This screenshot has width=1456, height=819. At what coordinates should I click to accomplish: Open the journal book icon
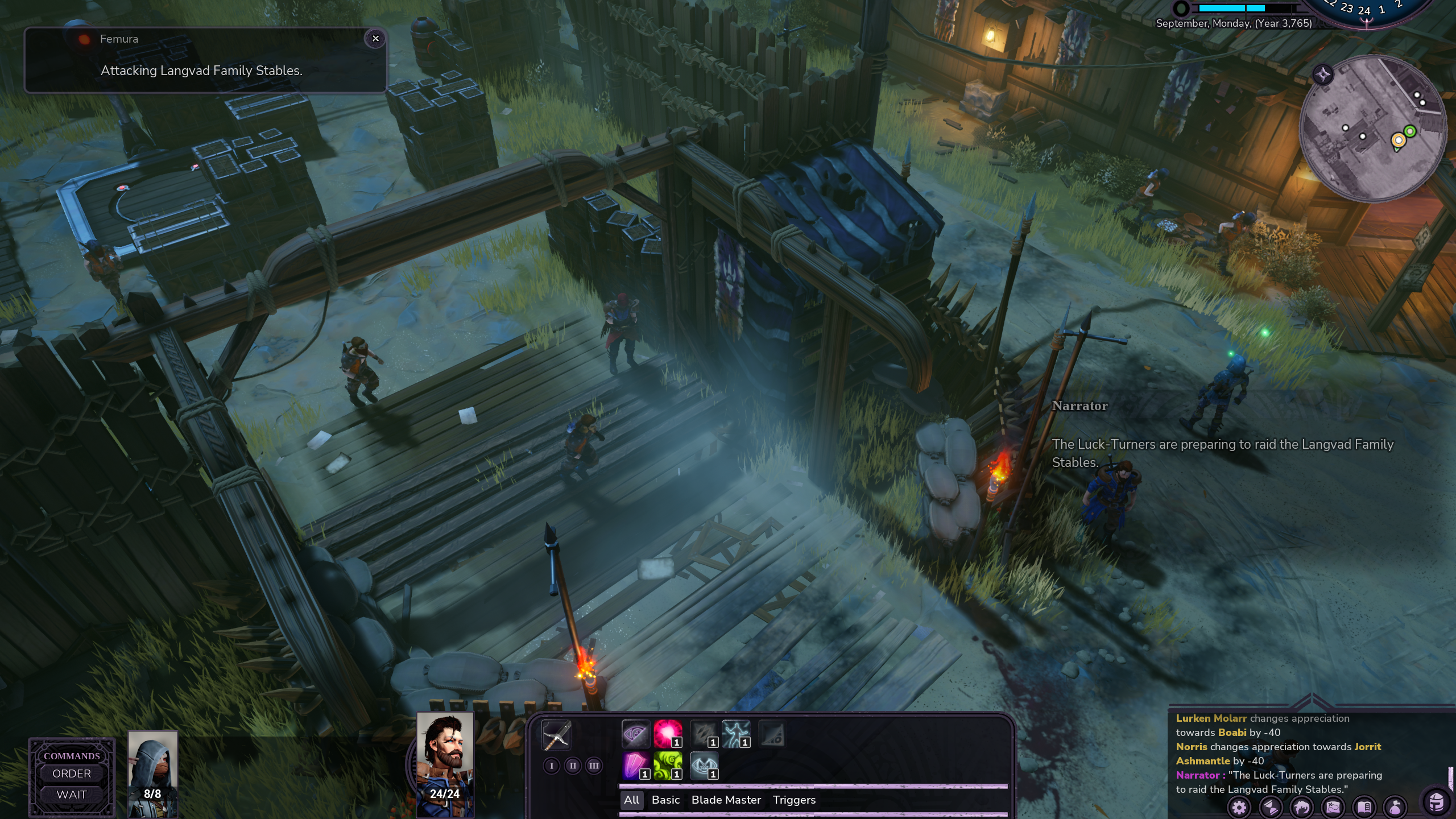(x=1364, y=807)
